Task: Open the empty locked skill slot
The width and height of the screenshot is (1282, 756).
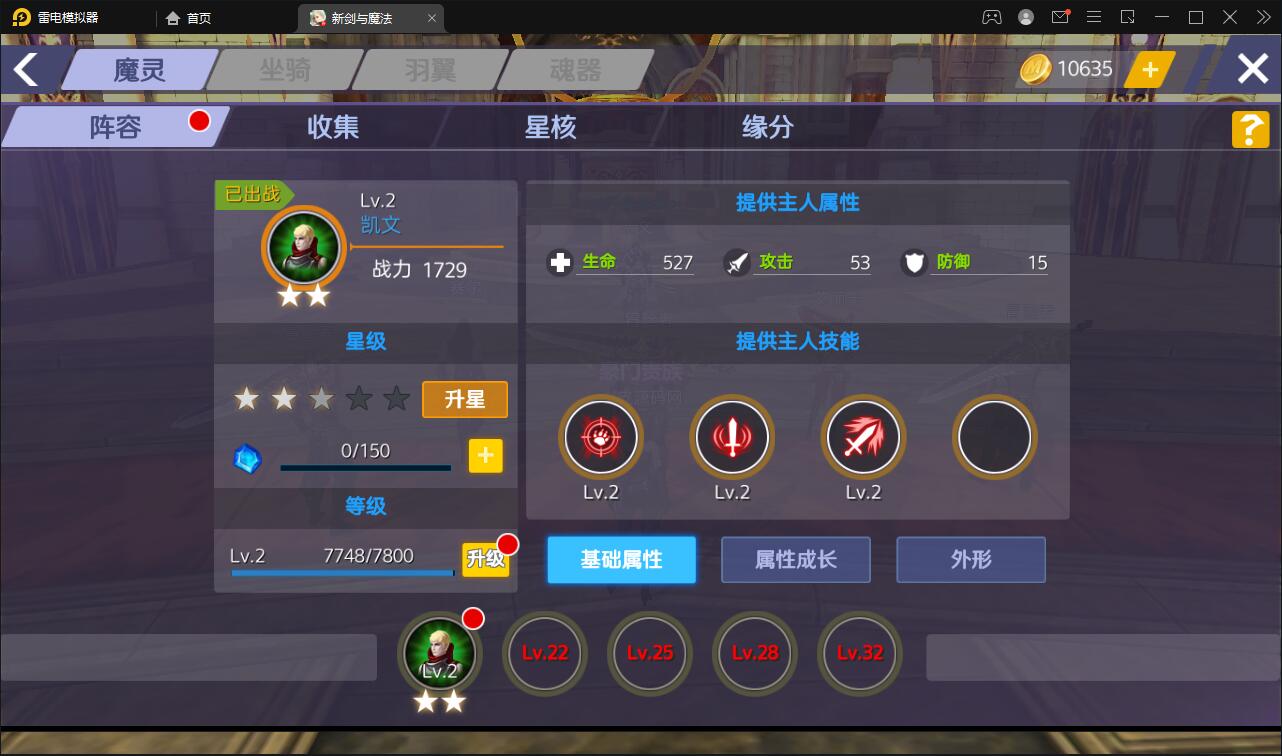Action: pyautogui.click(x=994, y=437)
